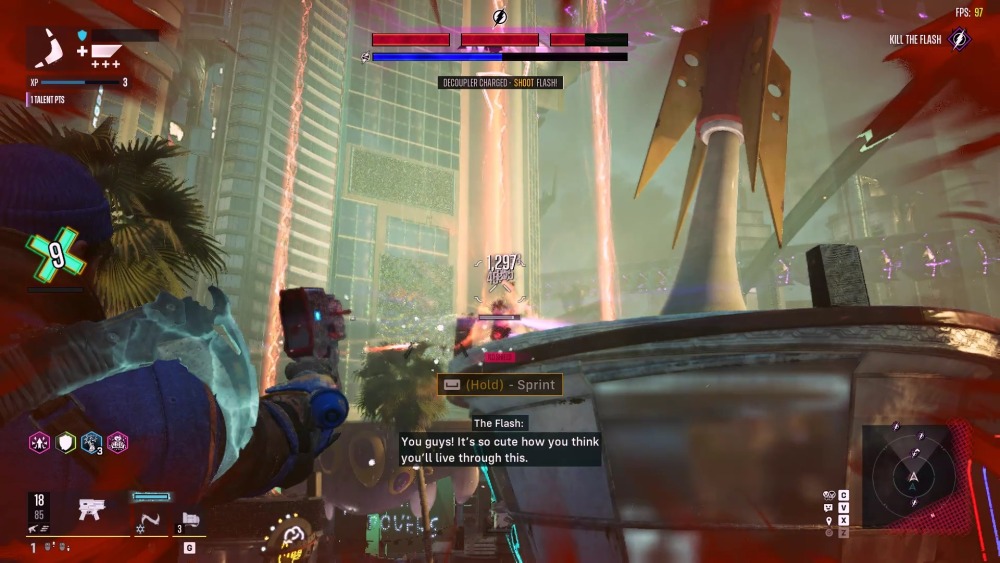Screen dimensions: 1000x563
Task: Select the rightmost pink hexagon buff icon
Action: coord(117,442)
